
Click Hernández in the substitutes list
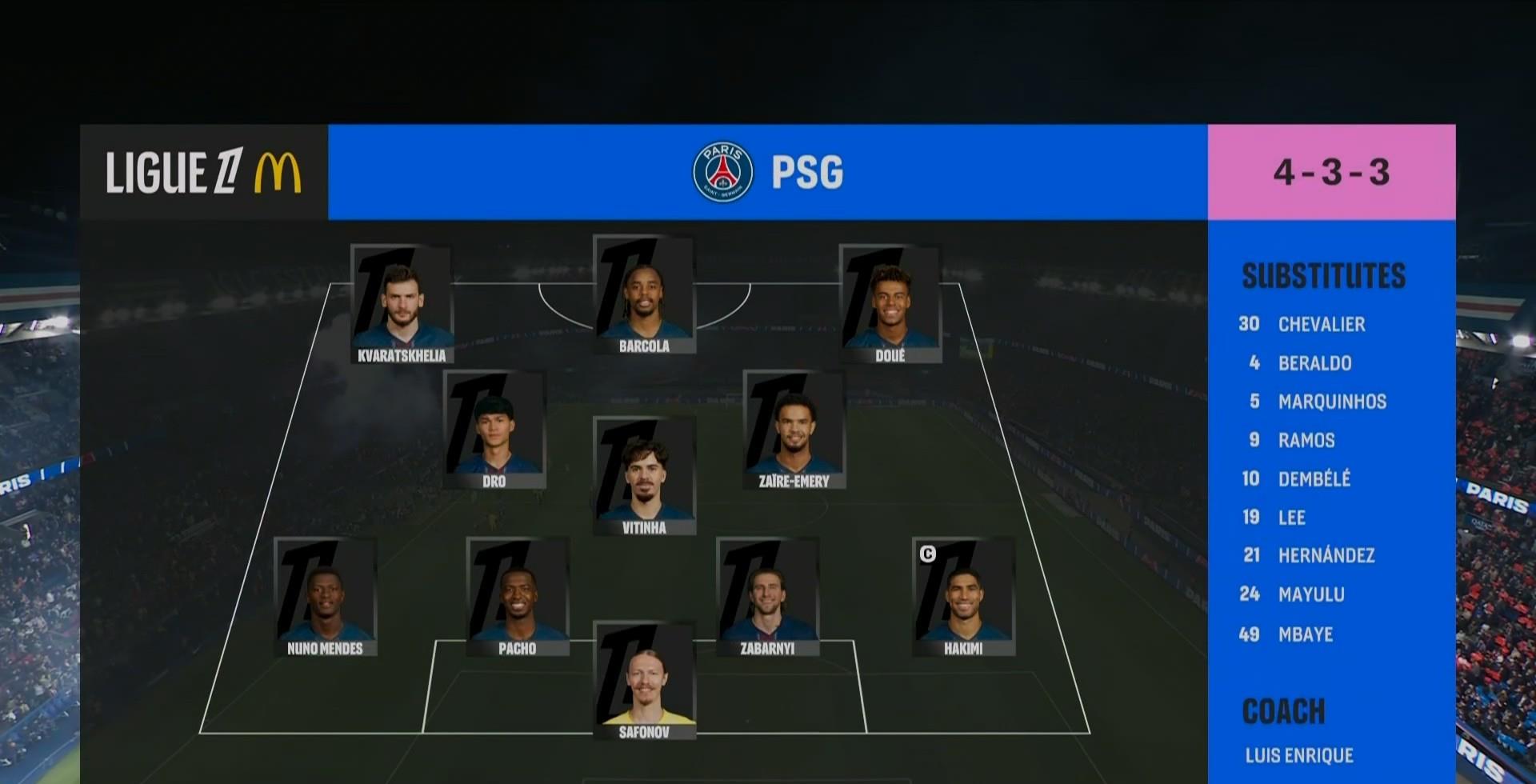tap(1326, 555)
